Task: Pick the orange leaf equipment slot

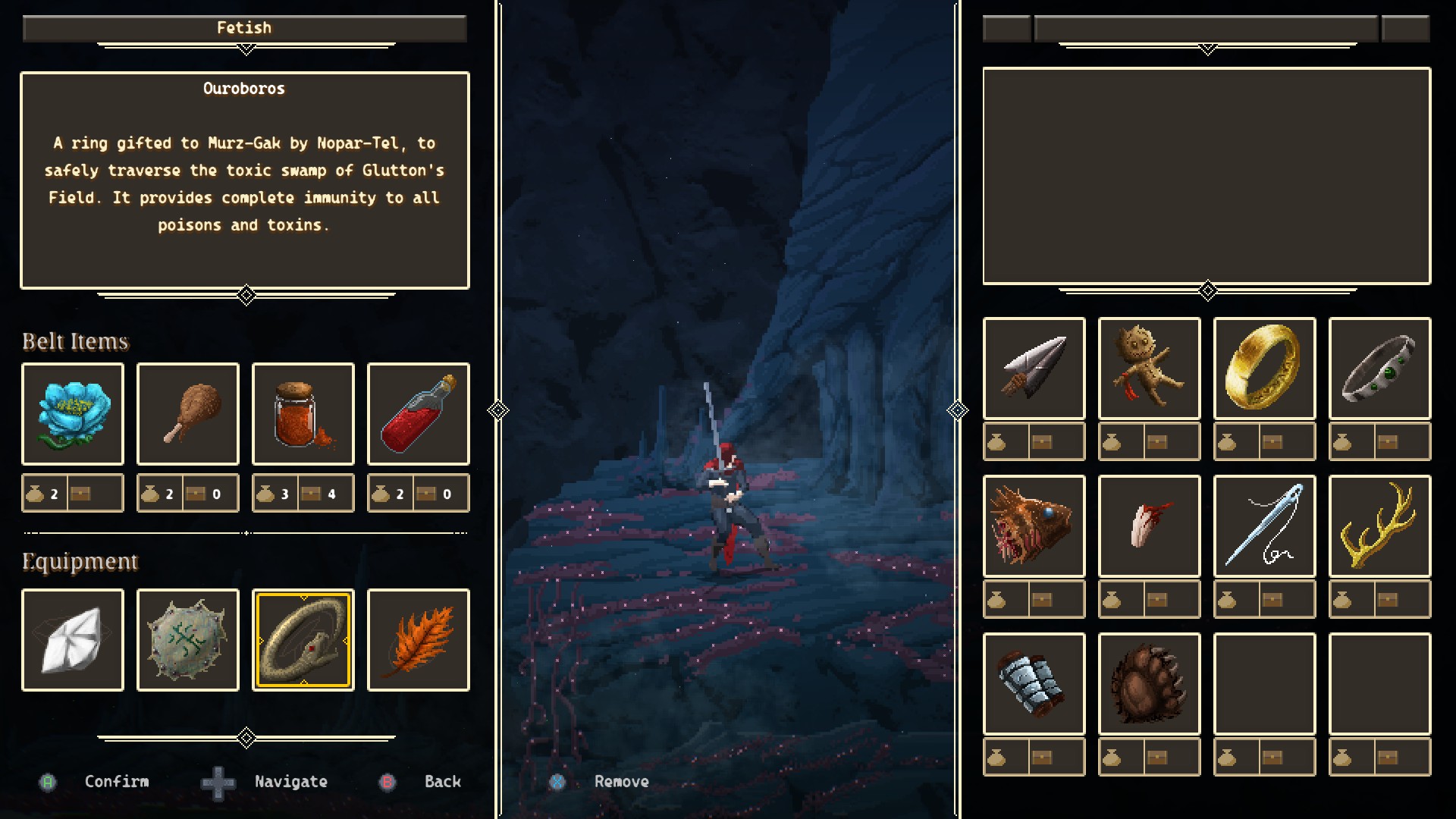Action: (x=419, y=640)
